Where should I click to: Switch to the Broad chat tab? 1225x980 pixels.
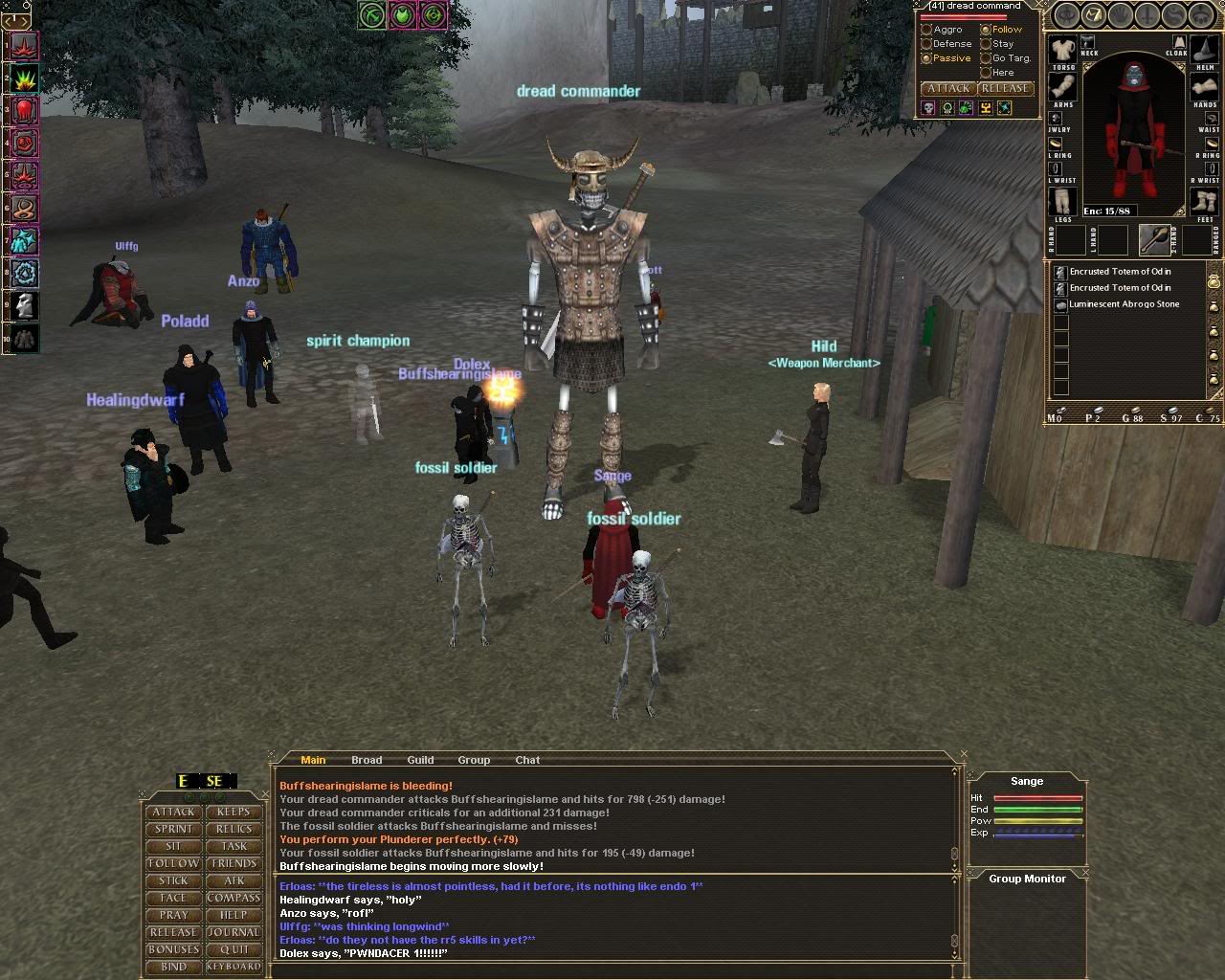(x=367, y=760)
